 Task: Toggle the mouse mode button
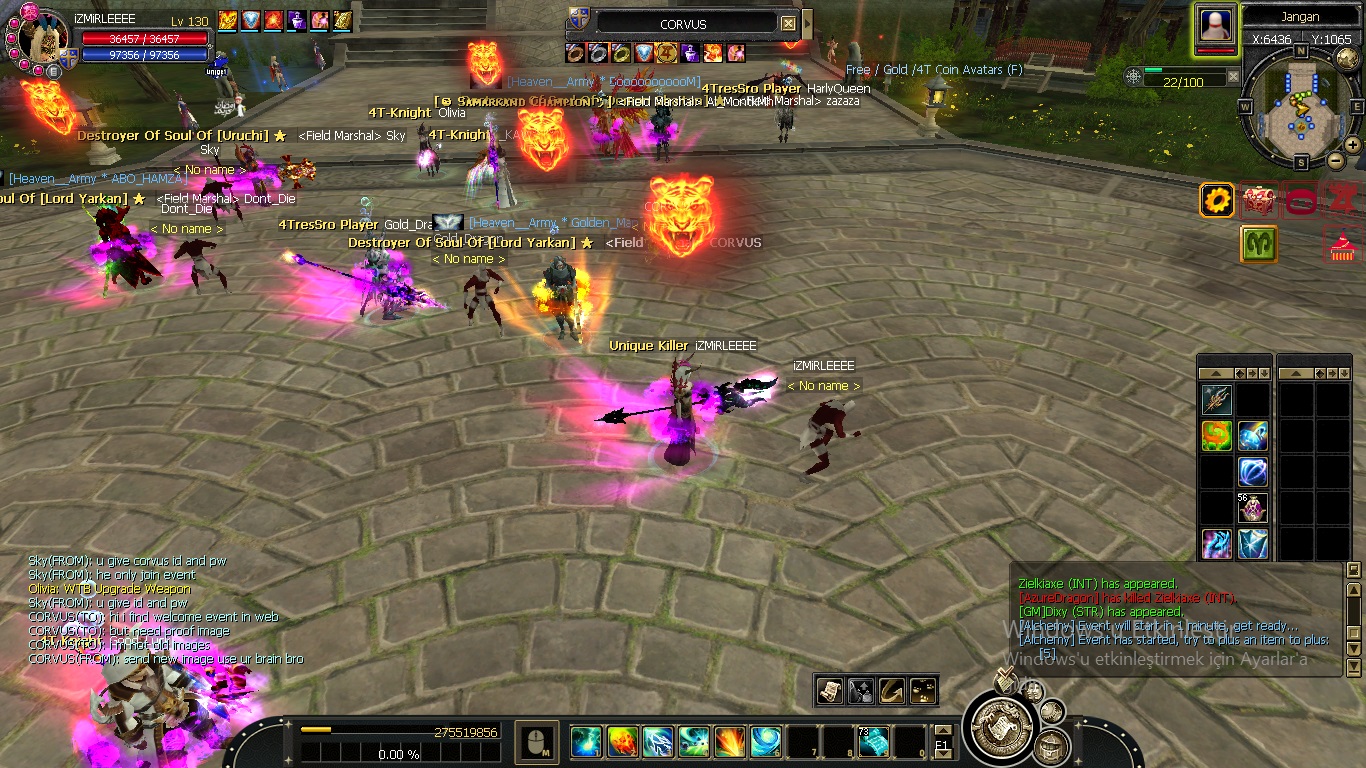click(537, 741)
